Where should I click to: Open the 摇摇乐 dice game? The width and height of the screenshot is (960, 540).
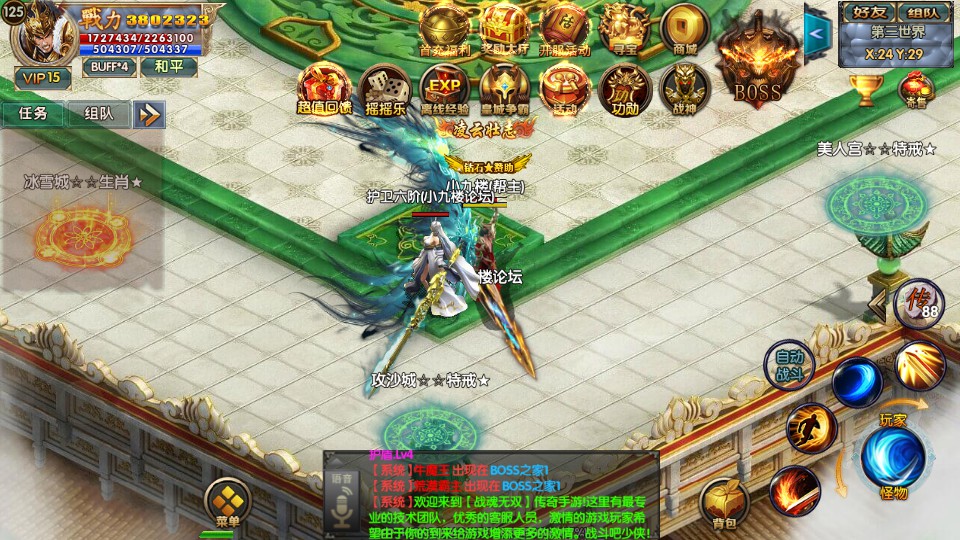(385, 88)
